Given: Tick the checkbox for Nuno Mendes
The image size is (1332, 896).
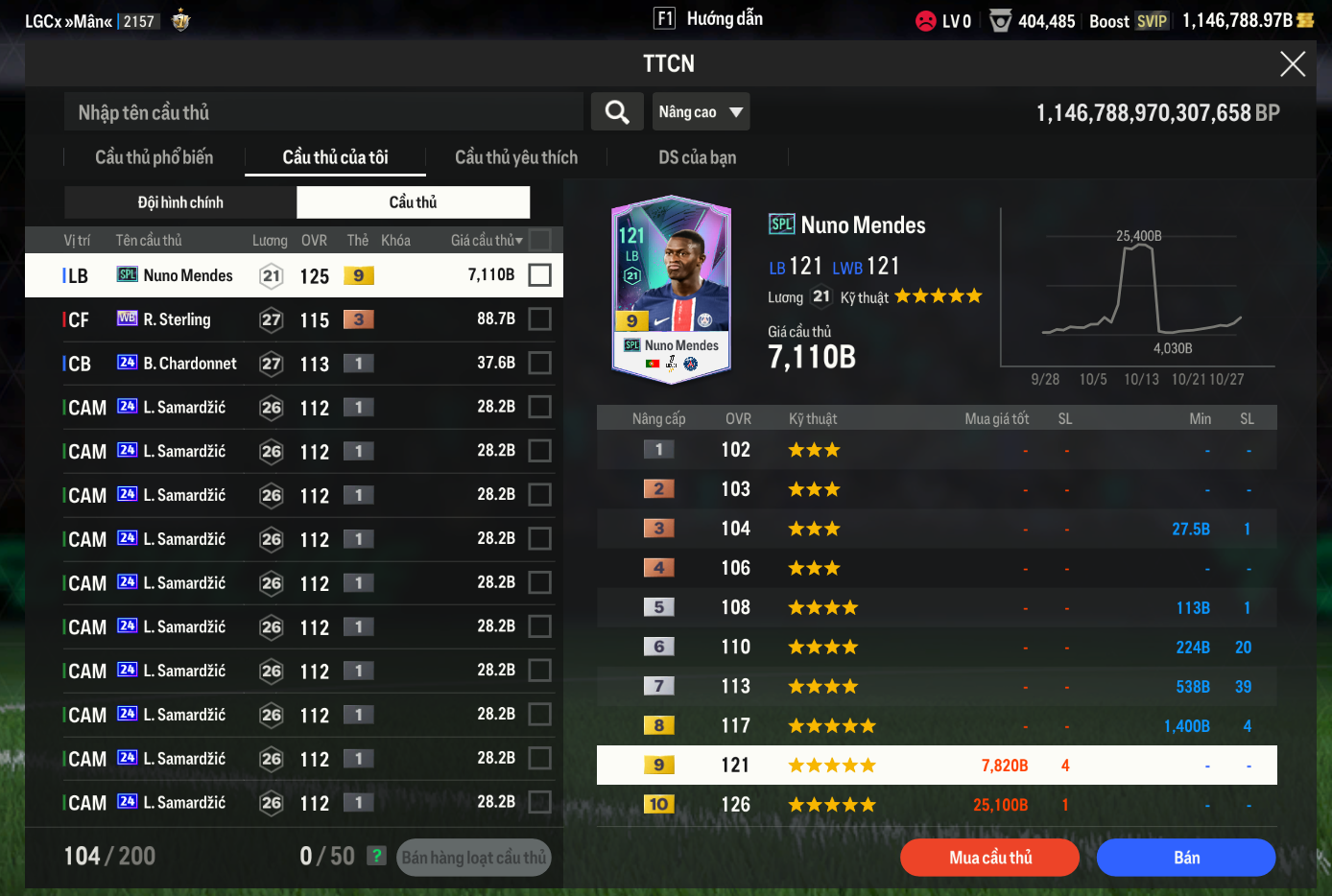Looking at the screenshot, I should pyautogui.click(x=540, y=275).
